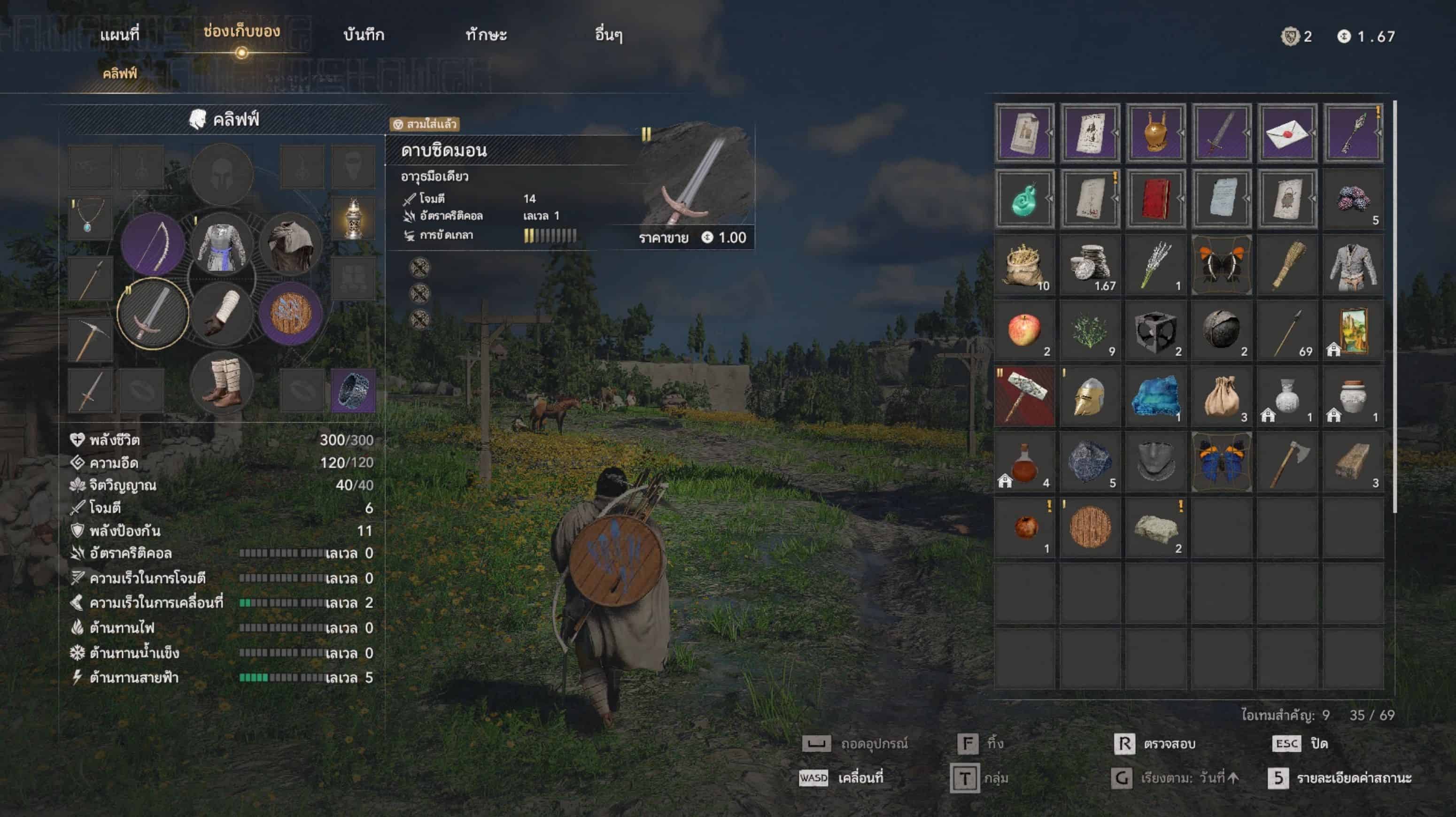Select the equipped bow slot
This screenshot has width=1456, height=817.
[153, 244]
